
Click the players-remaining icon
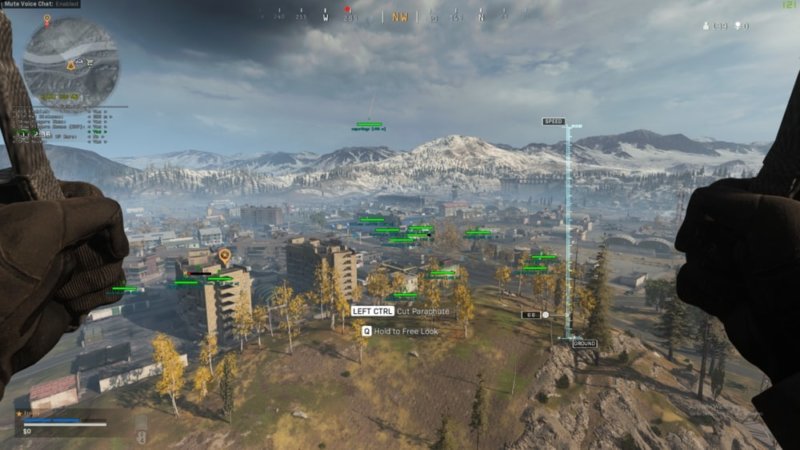[x=707, y=26]
